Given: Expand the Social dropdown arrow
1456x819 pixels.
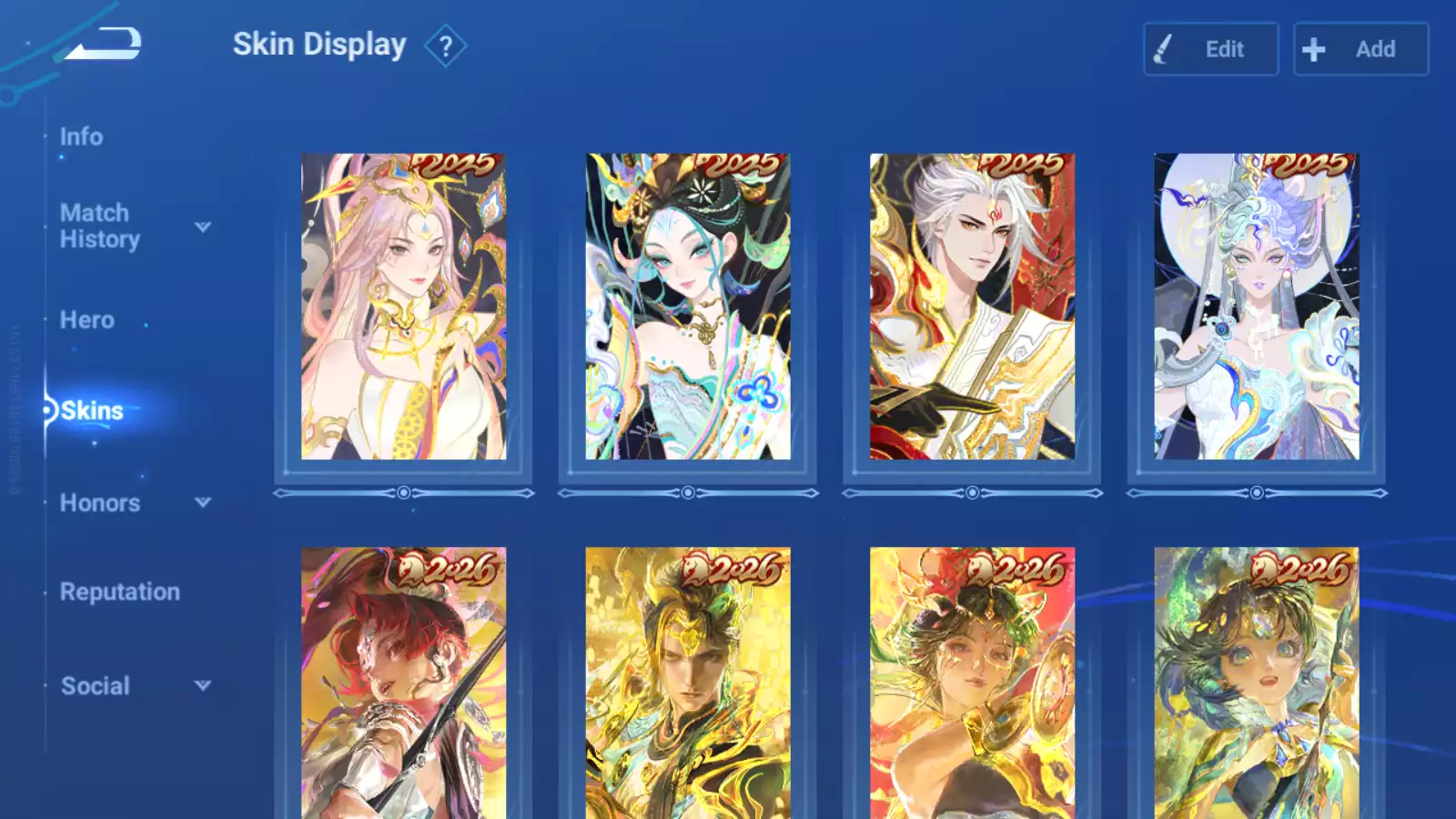Looking at the screenshot, I should click(x=203, y=685).
